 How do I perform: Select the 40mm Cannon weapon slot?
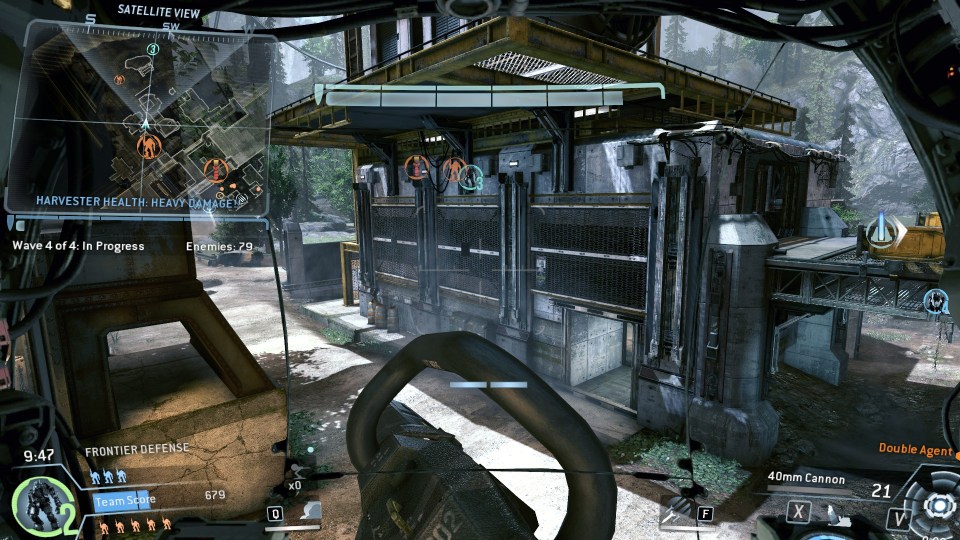806,479
